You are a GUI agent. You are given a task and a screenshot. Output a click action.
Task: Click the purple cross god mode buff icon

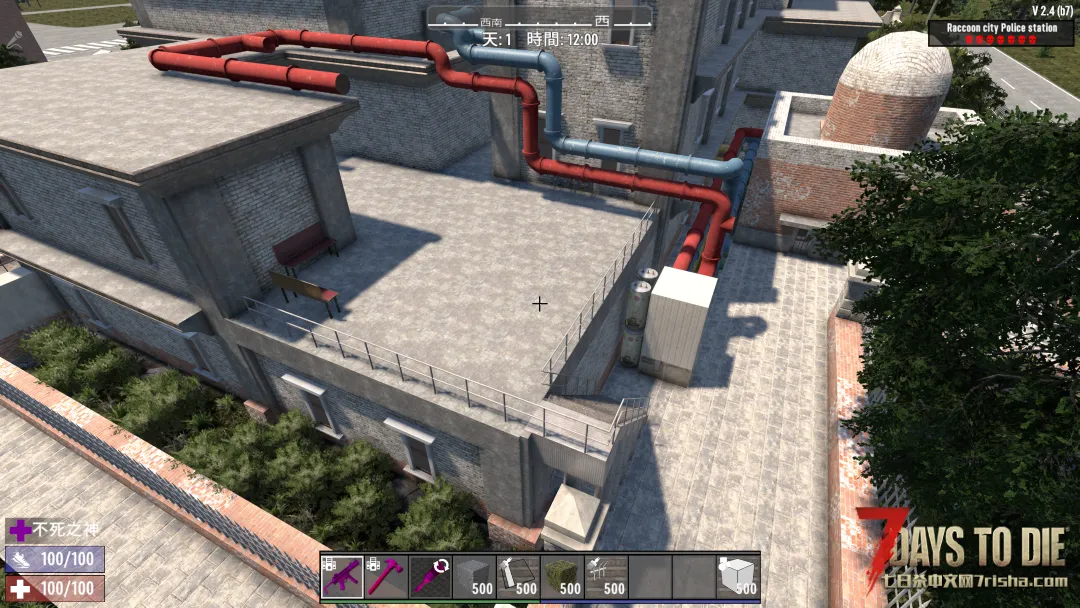click(19, 530)
